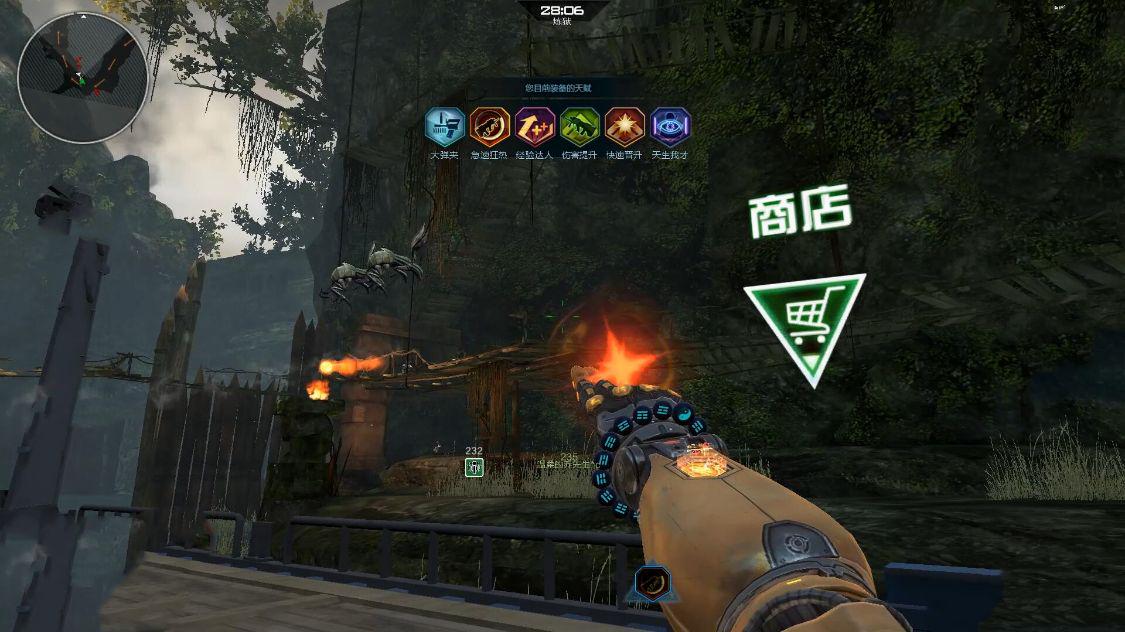Select the 大弹夹 talent icon
Viewport: 1125px width, 632px height.
point(444,127)
